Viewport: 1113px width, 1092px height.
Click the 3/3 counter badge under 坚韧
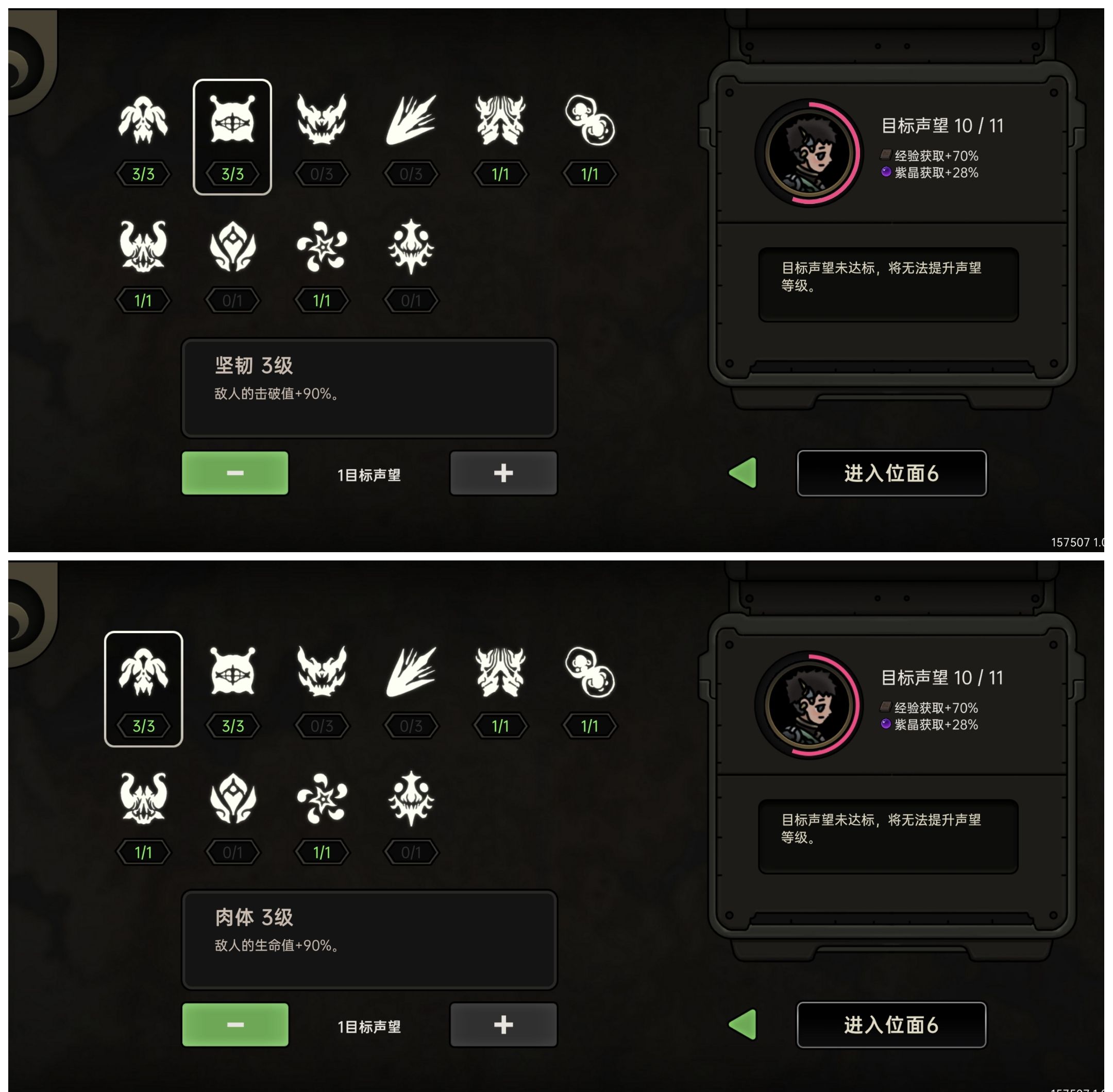232,174
